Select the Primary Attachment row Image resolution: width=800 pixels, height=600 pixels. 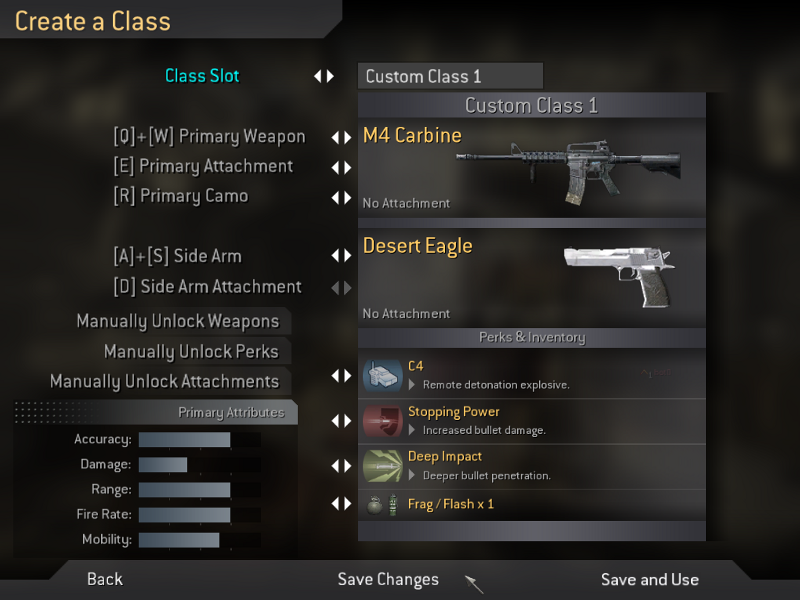coord(203,166)
